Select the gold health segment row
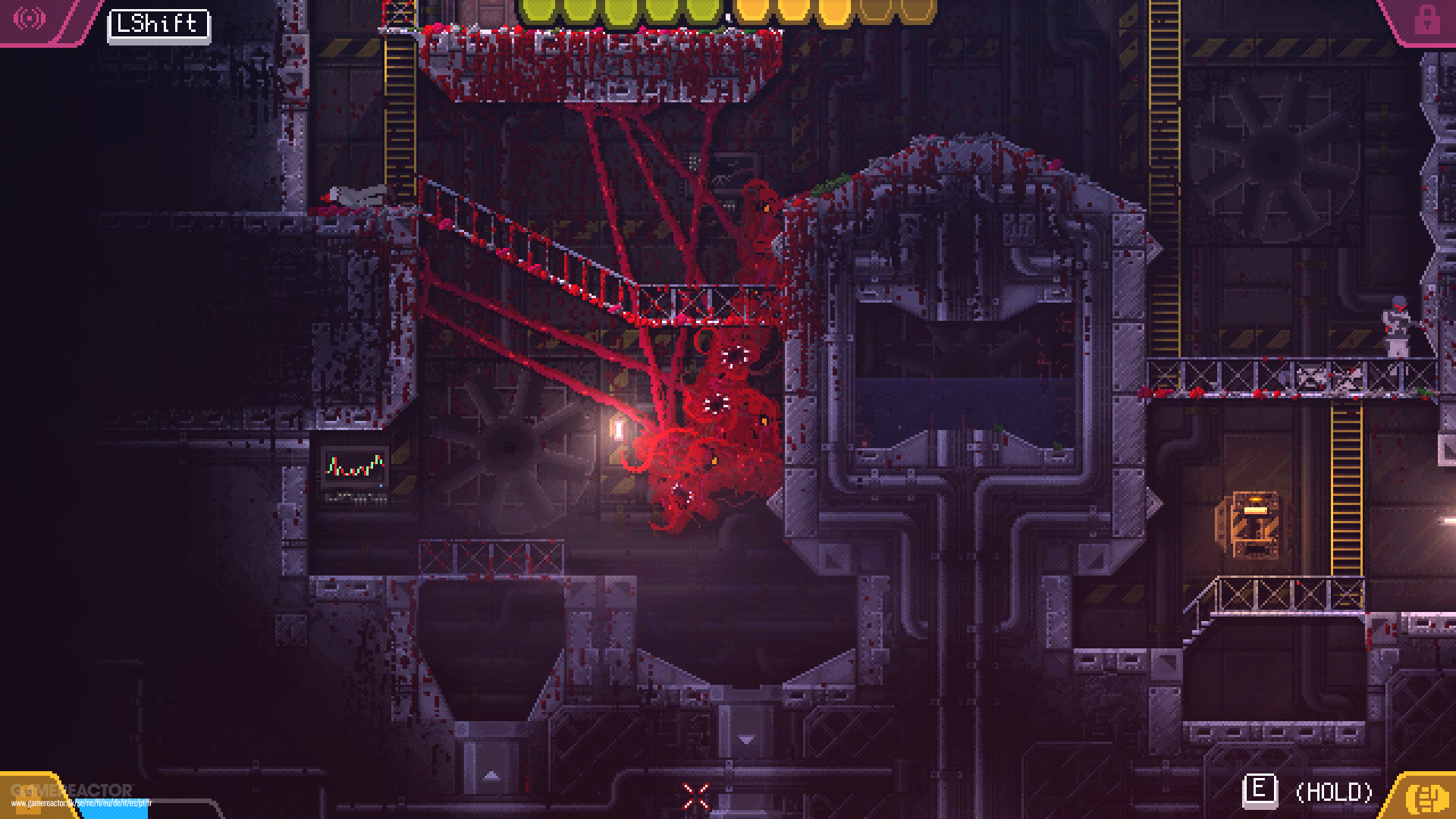 [827, 11]
